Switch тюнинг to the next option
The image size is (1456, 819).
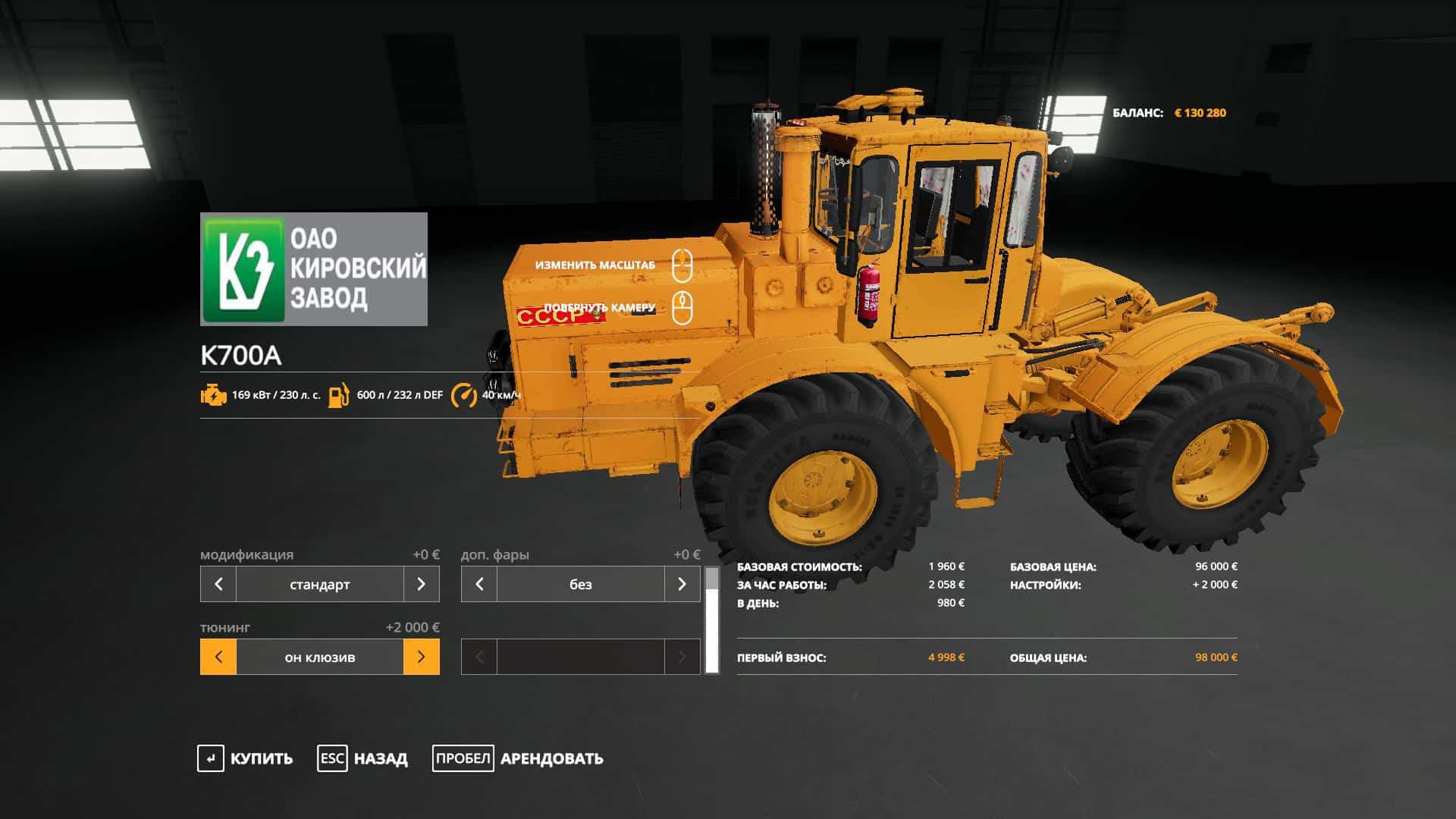point(421,657)
